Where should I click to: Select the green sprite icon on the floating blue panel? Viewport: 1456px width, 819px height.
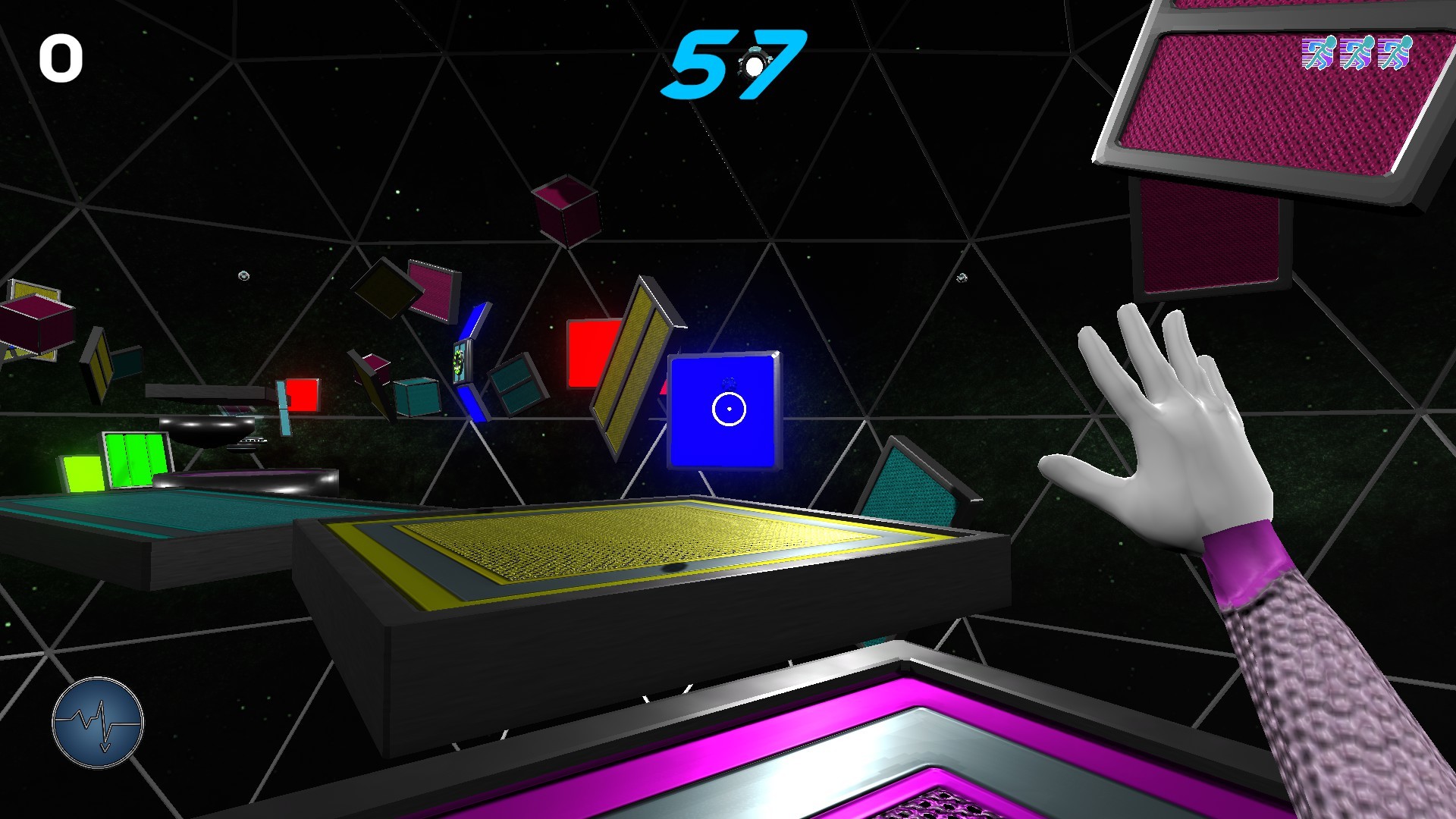(x=459, y=362)
